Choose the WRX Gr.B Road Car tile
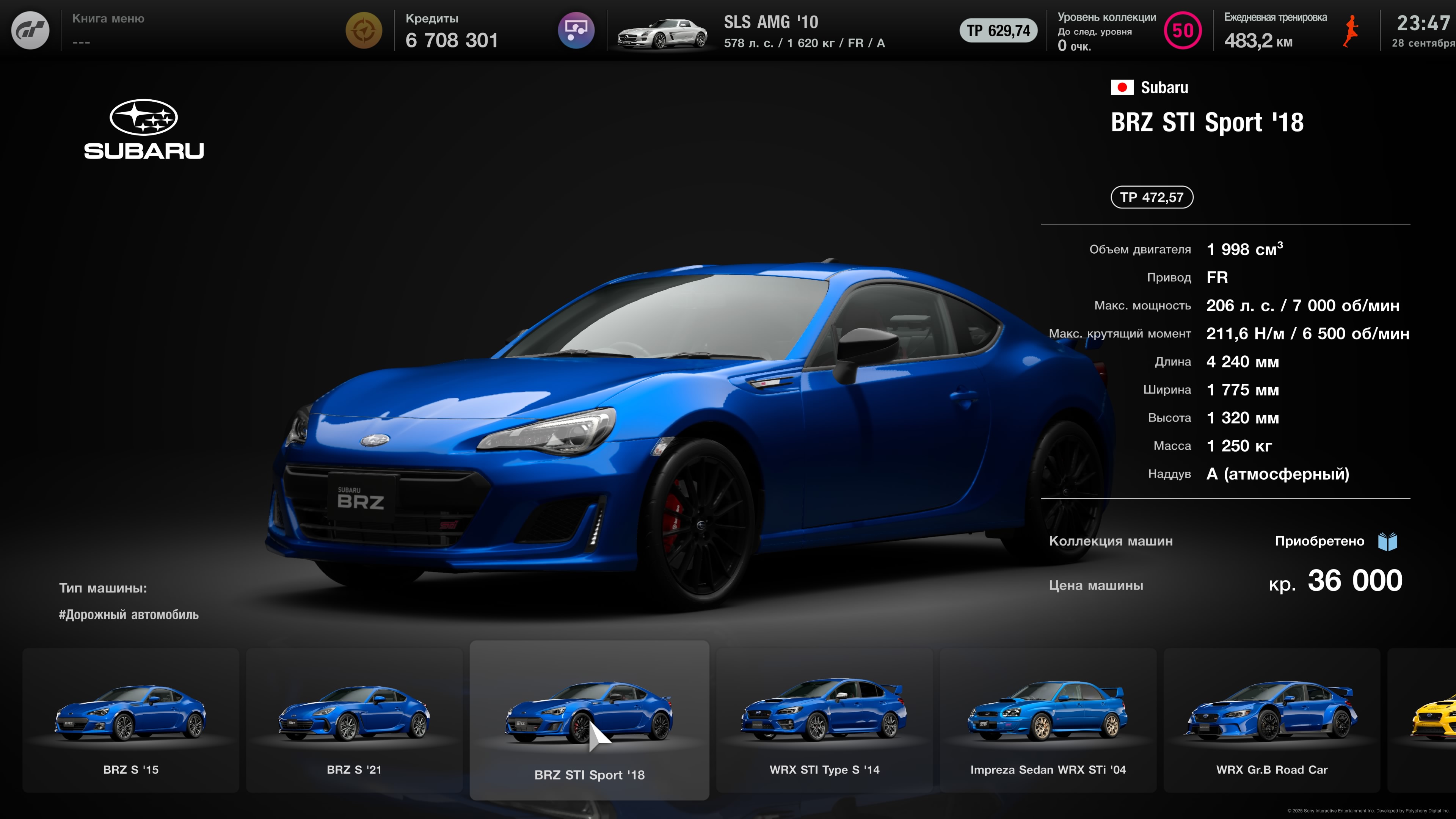This screenshot has width=1456, height=819. click(x=1272, y=720)
